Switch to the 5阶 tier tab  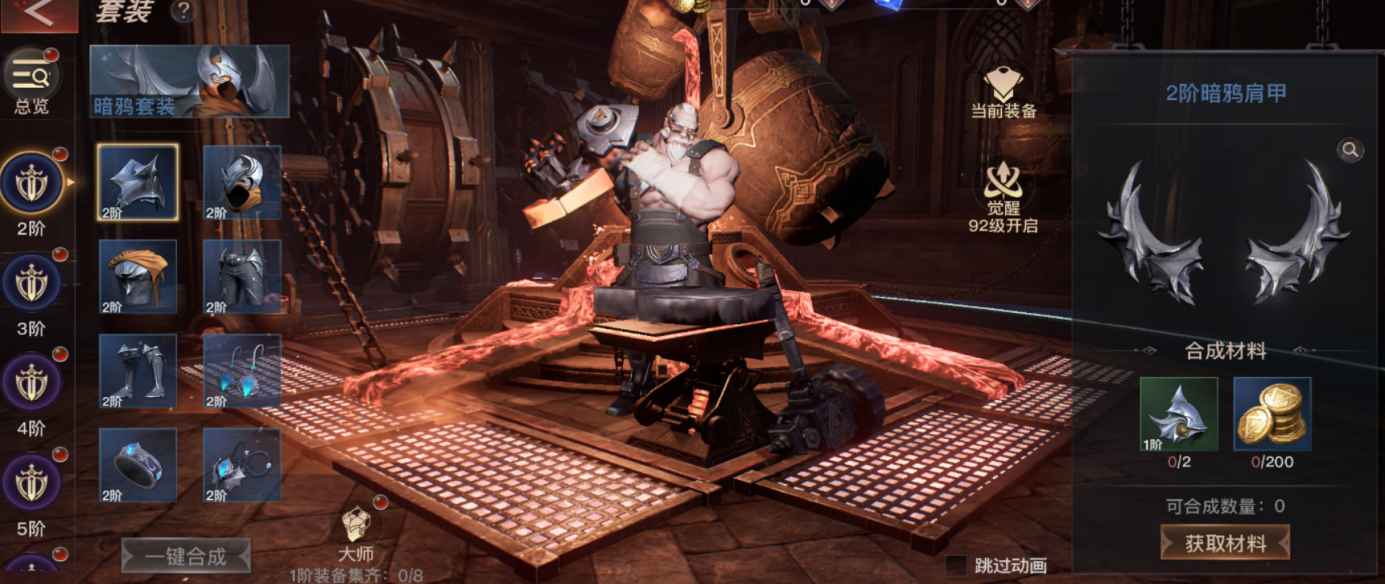31,483
